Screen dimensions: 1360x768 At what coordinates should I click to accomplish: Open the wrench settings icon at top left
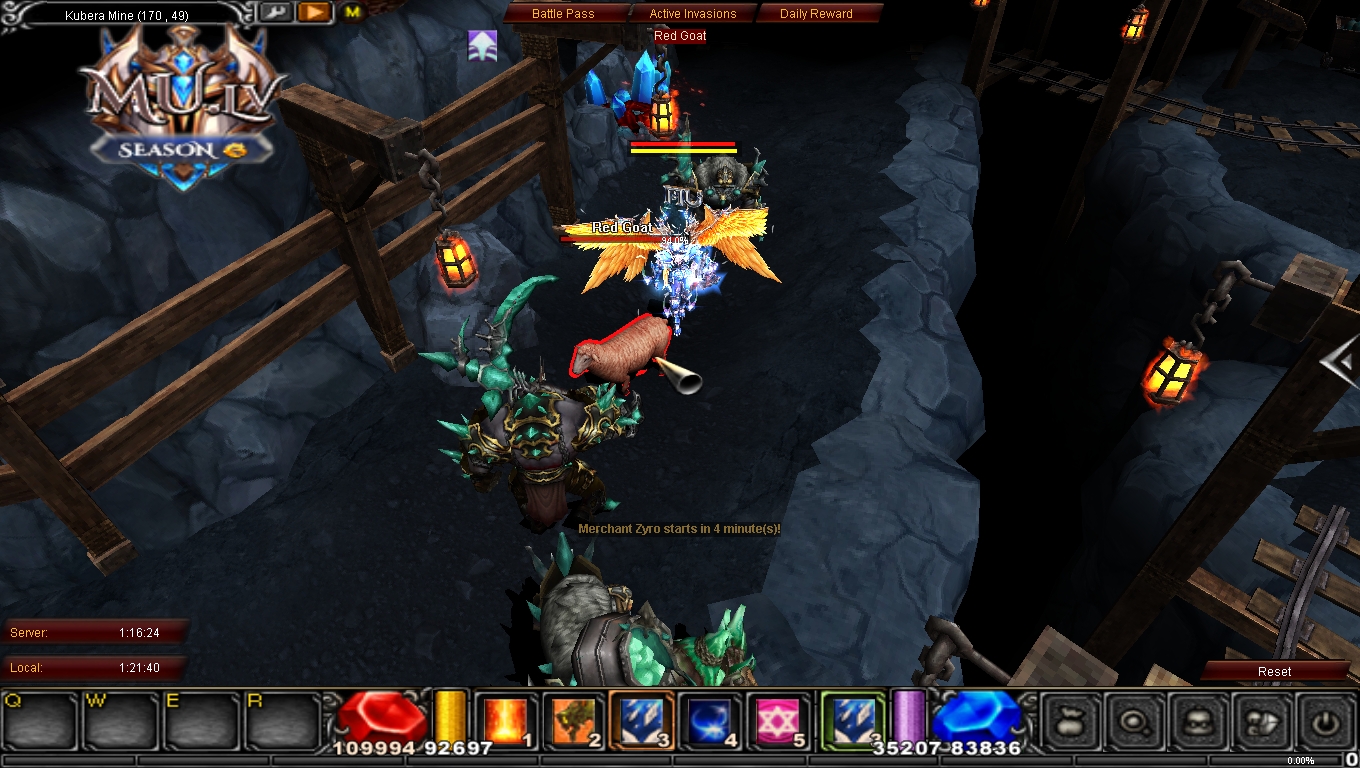click(277, 13)
